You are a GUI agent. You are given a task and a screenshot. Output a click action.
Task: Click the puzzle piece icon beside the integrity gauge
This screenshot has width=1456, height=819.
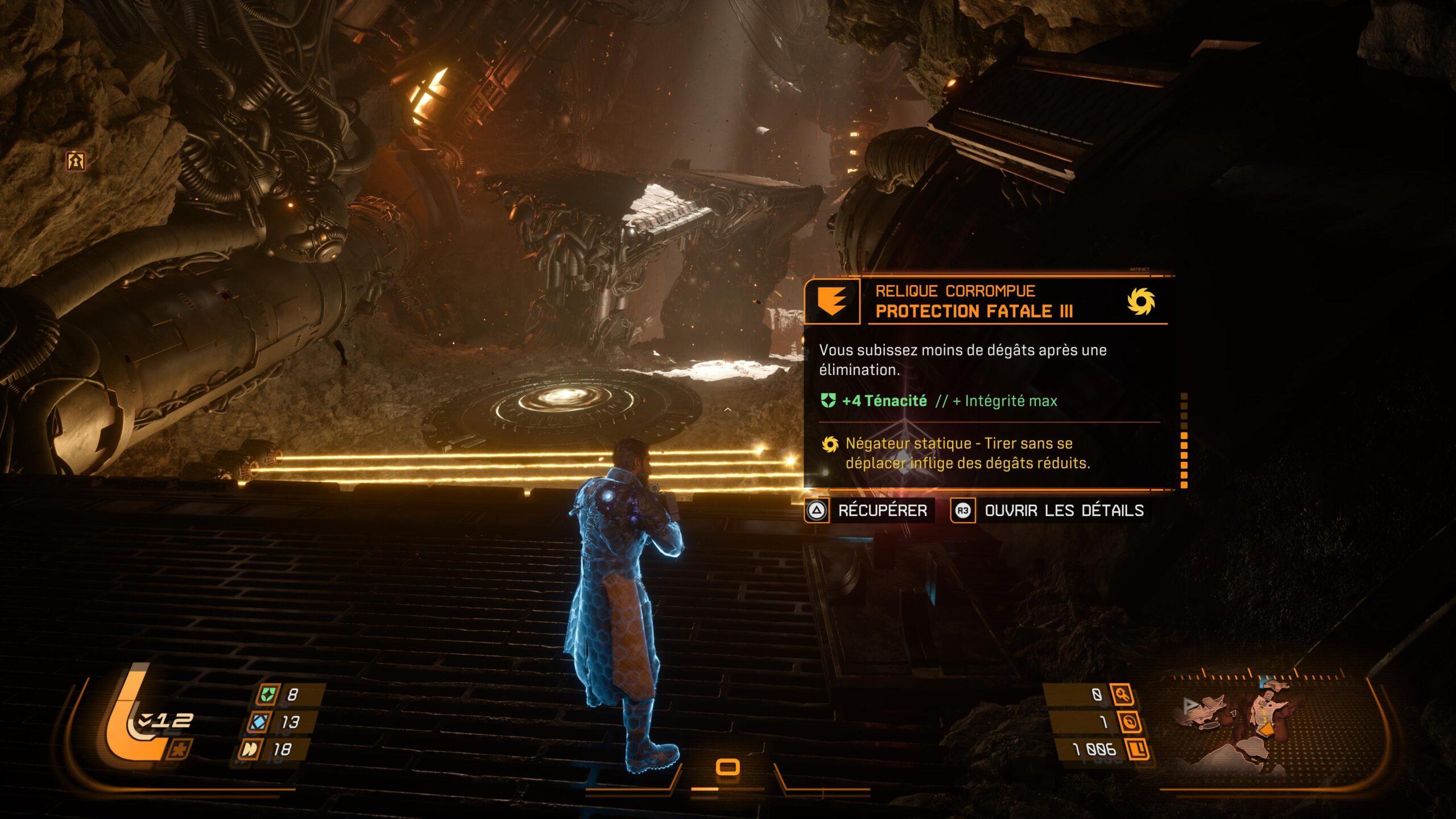[x=179, y=750]
